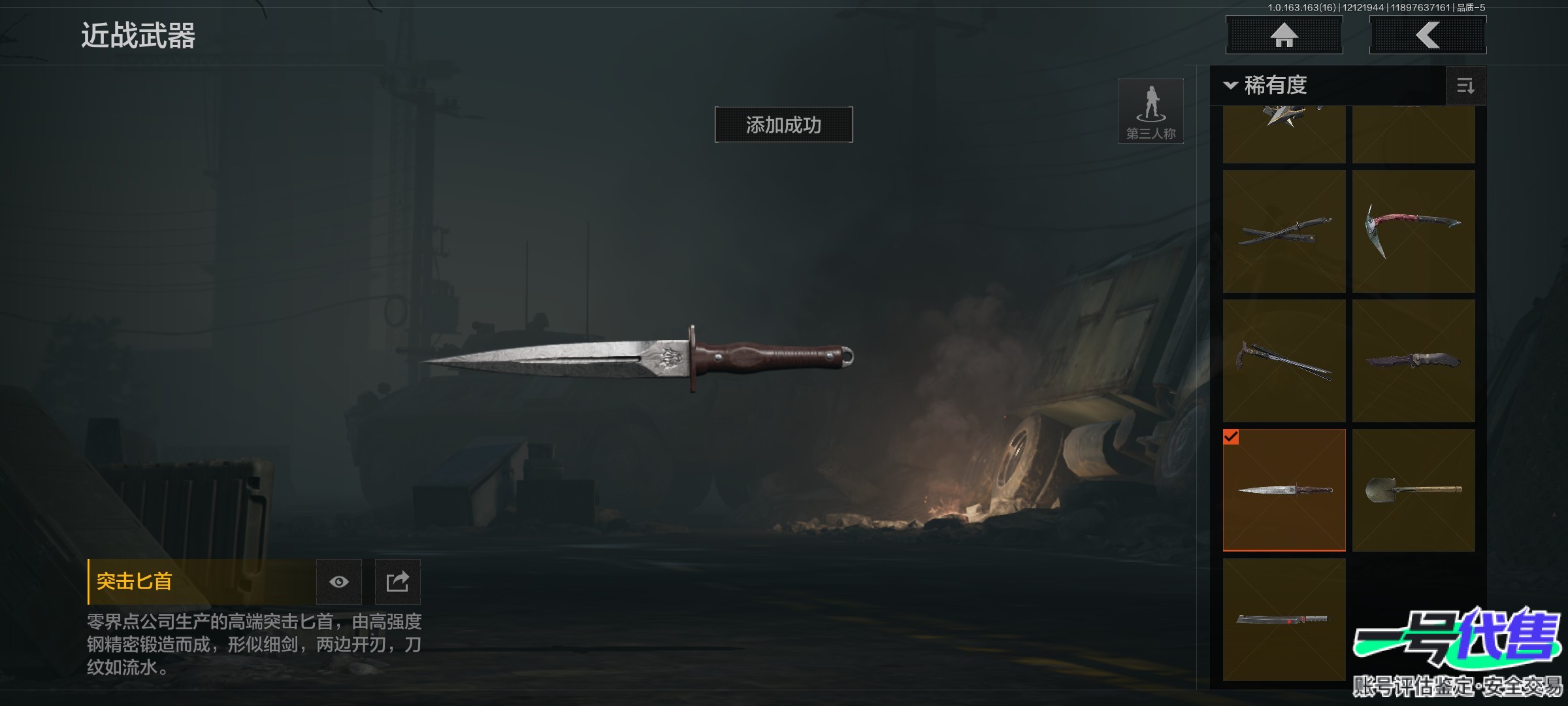
Task: Choose the shovel weapon slot
Action: (x=1413, y=490)
